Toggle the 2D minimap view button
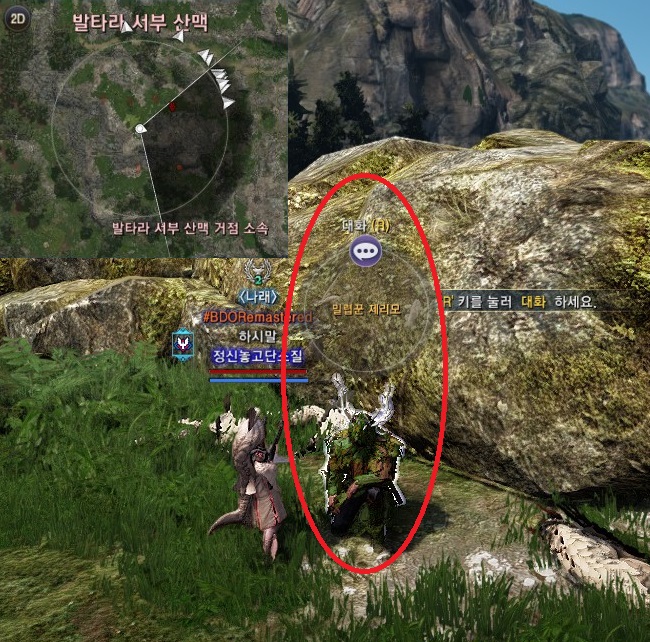650x642 pixels. click(16, 21)
